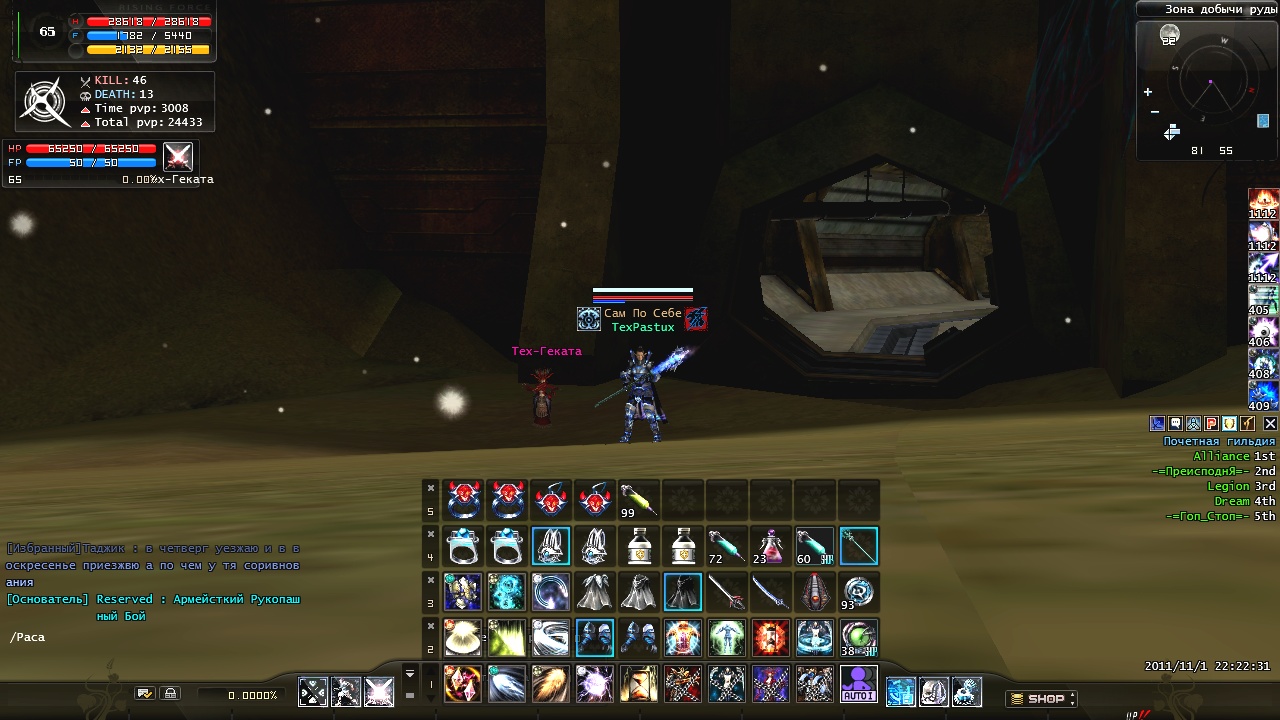Use the teal syringe stack of 72
Screen dimensions: 1280x720
tap(726, 547)
